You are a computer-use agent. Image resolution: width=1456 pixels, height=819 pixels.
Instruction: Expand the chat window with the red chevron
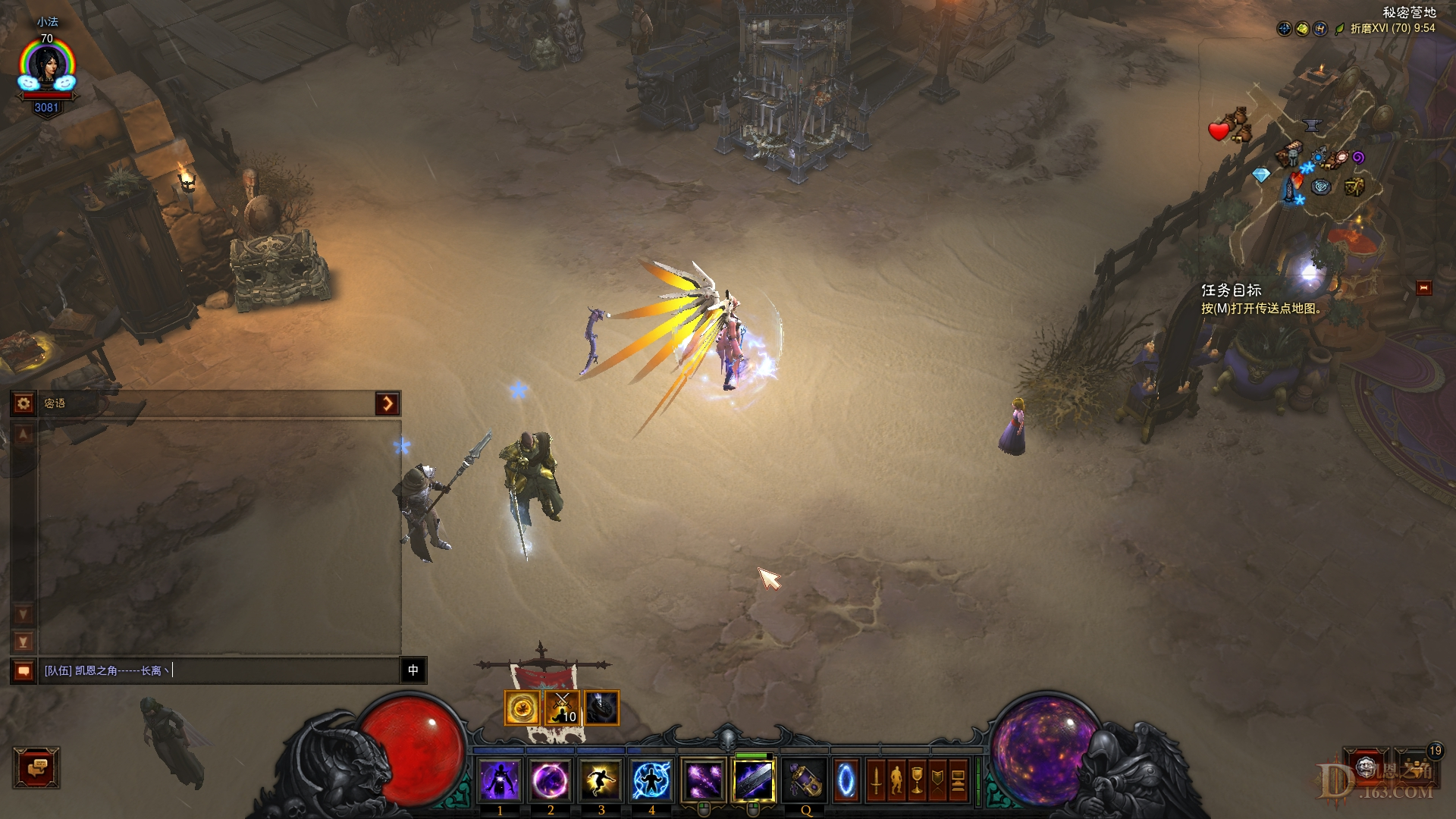tap(388, 403)
